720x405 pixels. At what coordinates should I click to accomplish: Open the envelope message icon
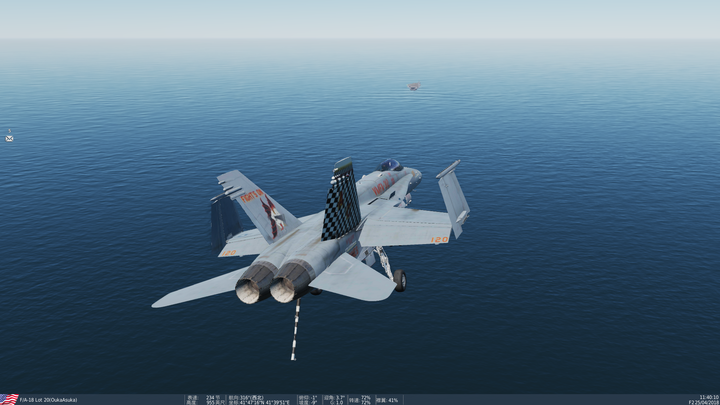click(9, 138)
